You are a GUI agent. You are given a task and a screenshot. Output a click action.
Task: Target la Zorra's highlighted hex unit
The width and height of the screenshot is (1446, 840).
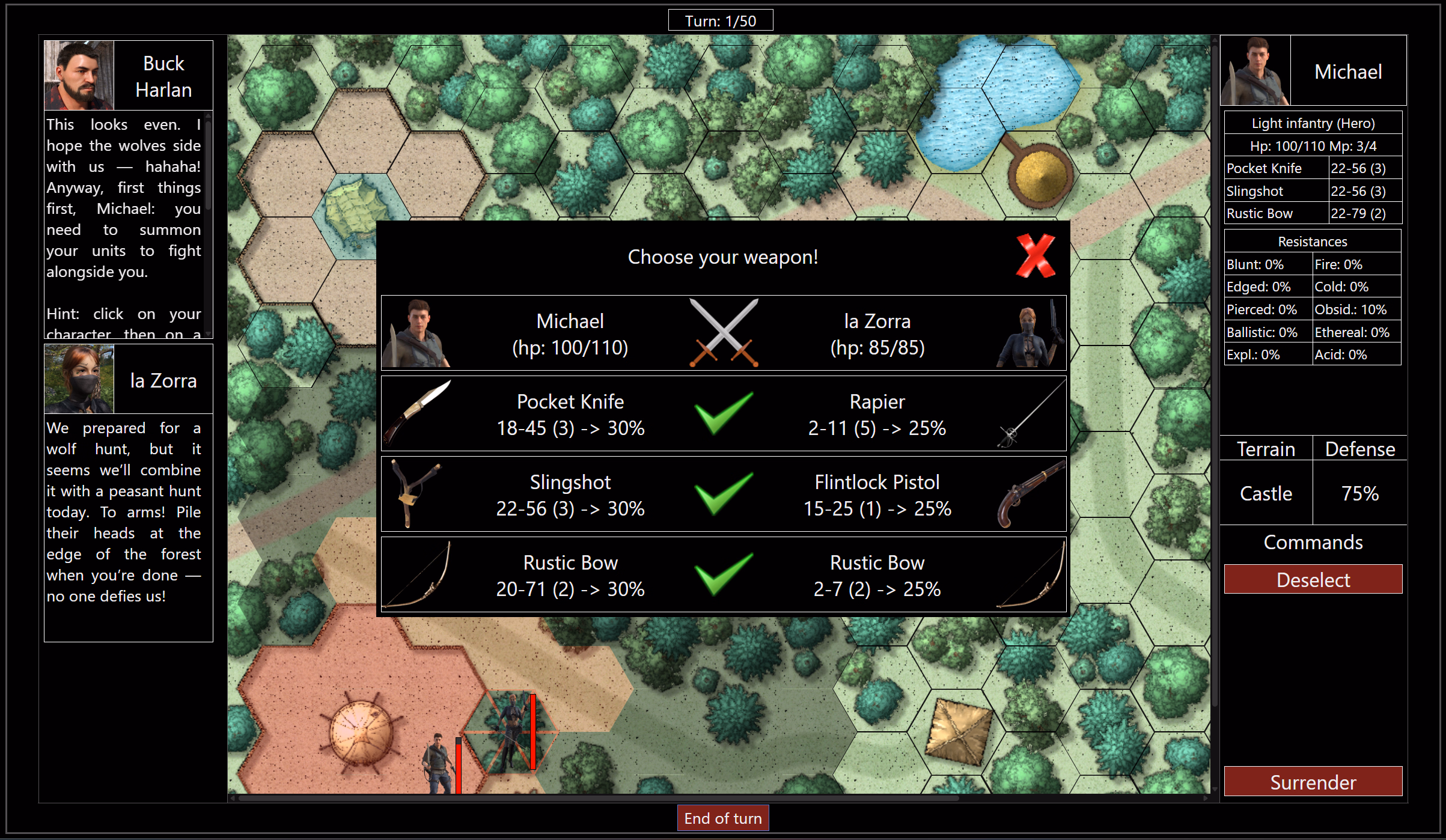[511, 732]
